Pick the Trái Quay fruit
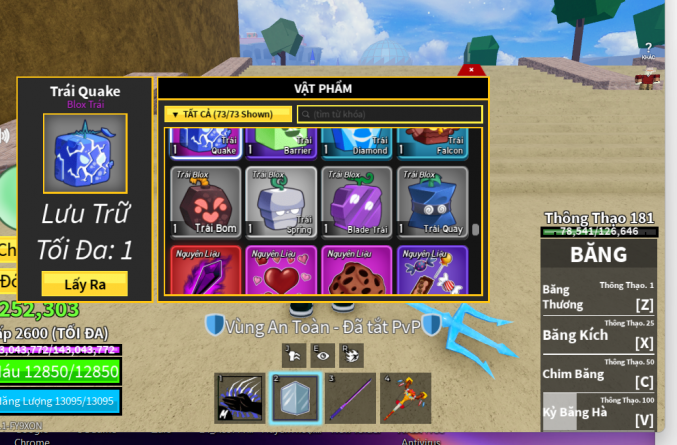Image resolution: width=677 pixels, height=445 pixels. point(433,201)
